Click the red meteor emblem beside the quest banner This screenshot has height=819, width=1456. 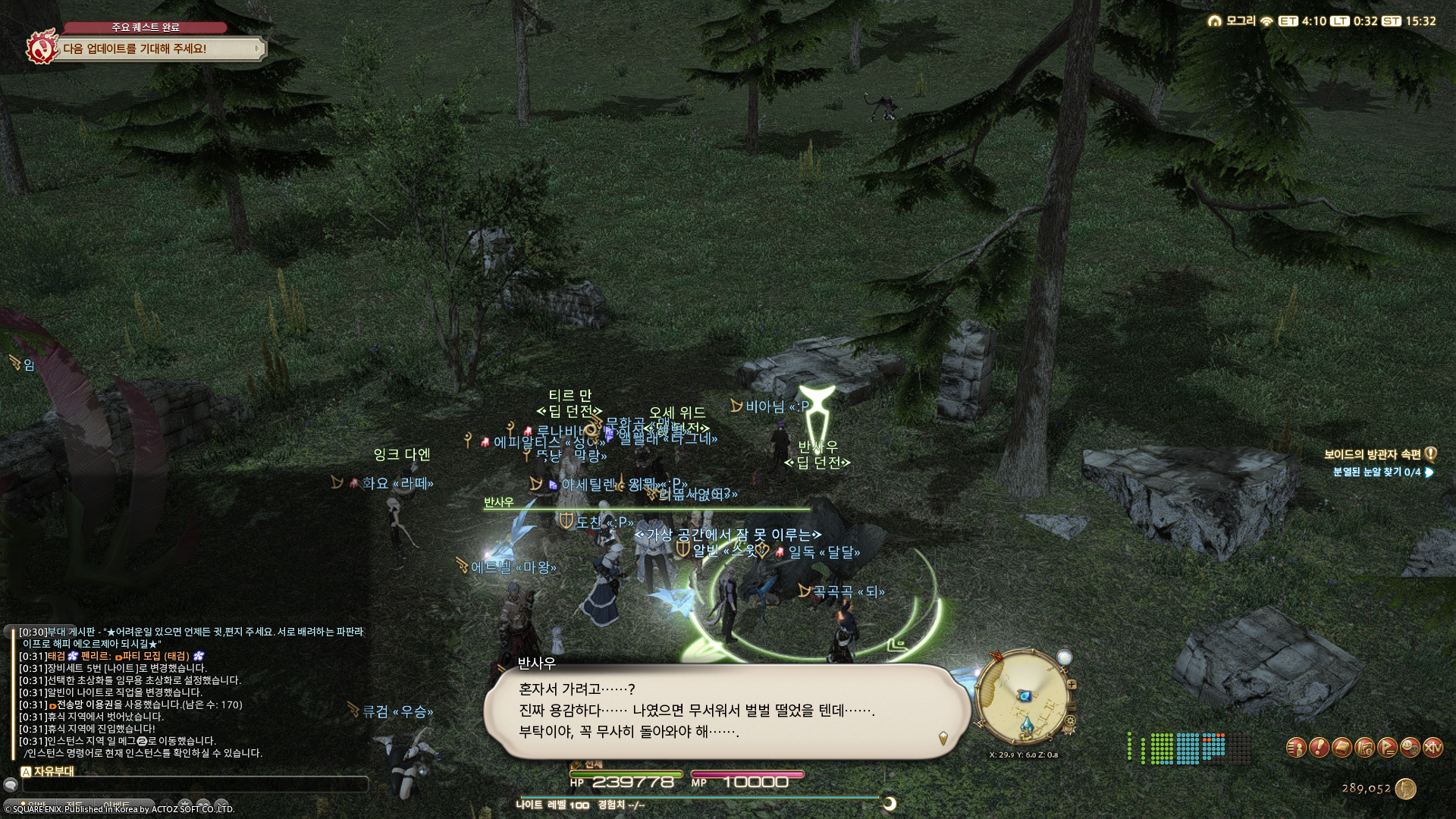click(x=42, y=48)
